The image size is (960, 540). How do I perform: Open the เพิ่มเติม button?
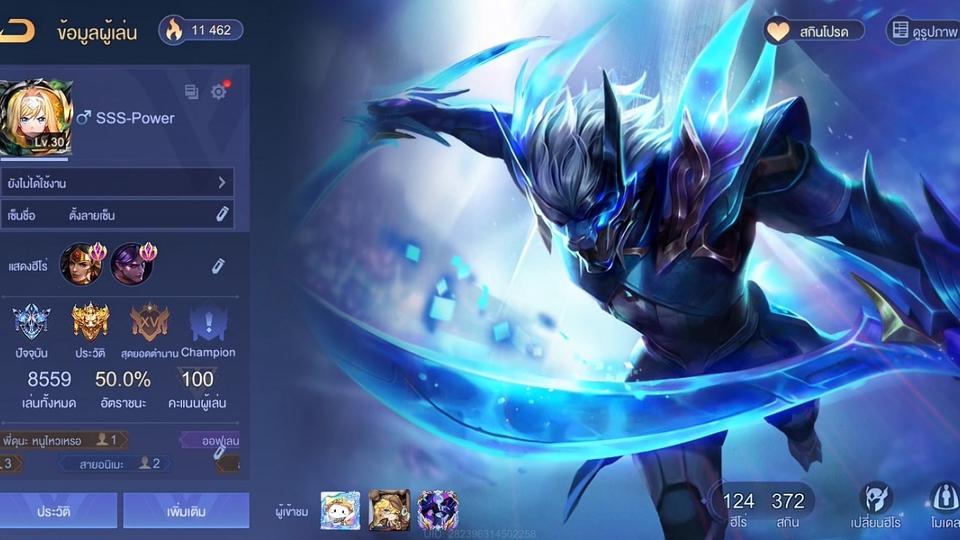[x=186, y=510]
